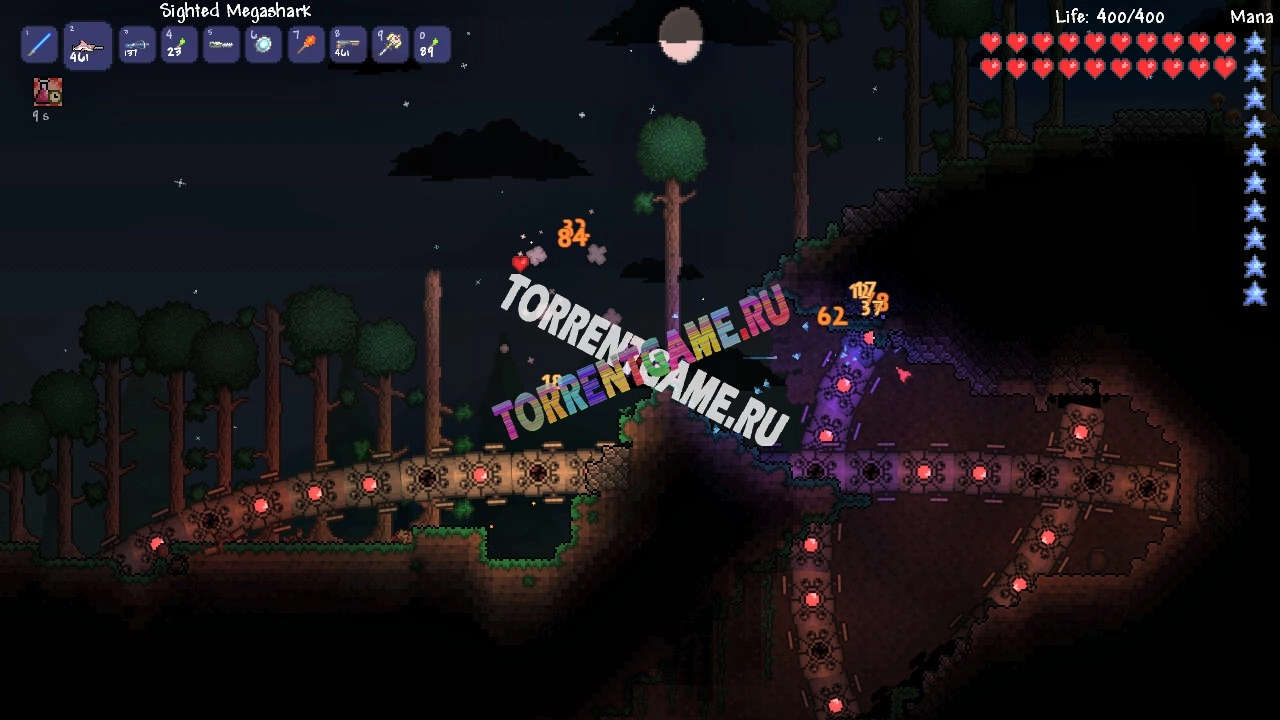Equip the fiery orange staff in slot 7
Viewport: 1280px width, 720px height.
pos(306,45)
